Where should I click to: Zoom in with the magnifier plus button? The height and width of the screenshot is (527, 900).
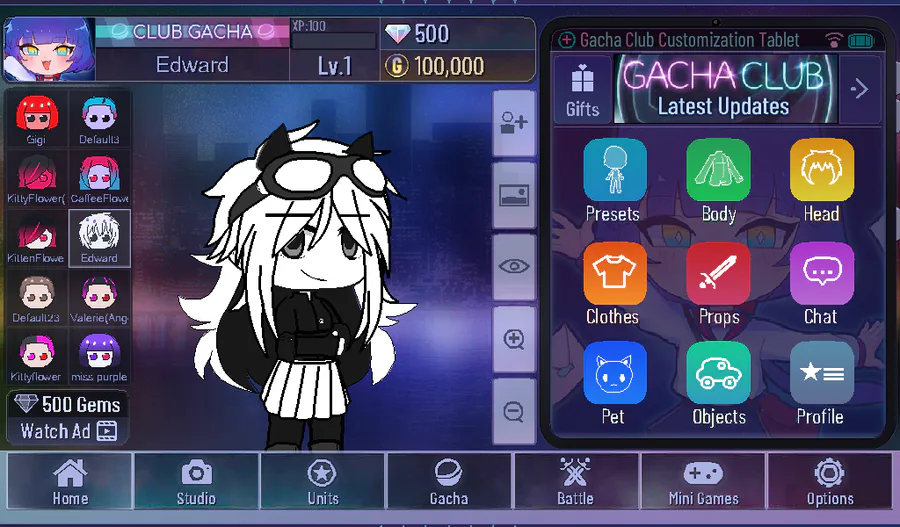tap(515, 338)
